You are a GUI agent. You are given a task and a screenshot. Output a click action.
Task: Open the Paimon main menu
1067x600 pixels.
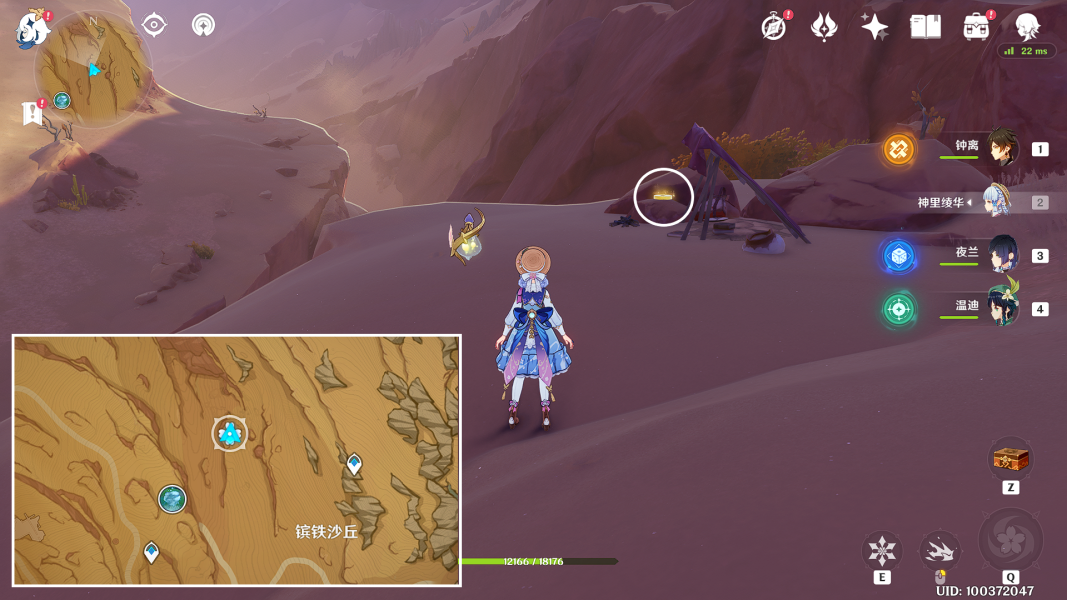click(33, 29)
